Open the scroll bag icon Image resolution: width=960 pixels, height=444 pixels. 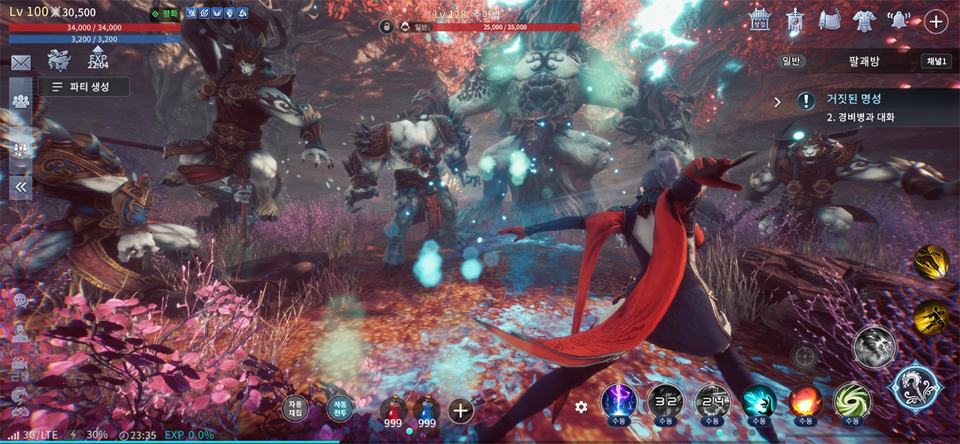click(x=829, y=20)
